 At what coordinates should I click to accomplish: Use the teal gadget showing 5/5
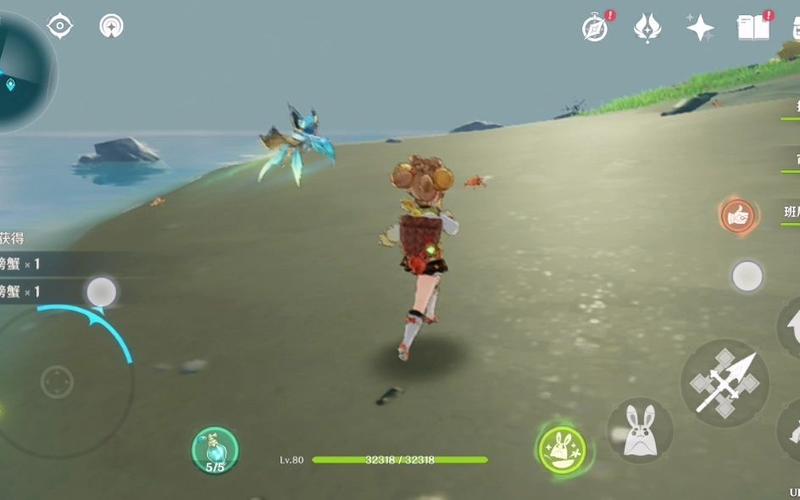click(x=215, y=450)
